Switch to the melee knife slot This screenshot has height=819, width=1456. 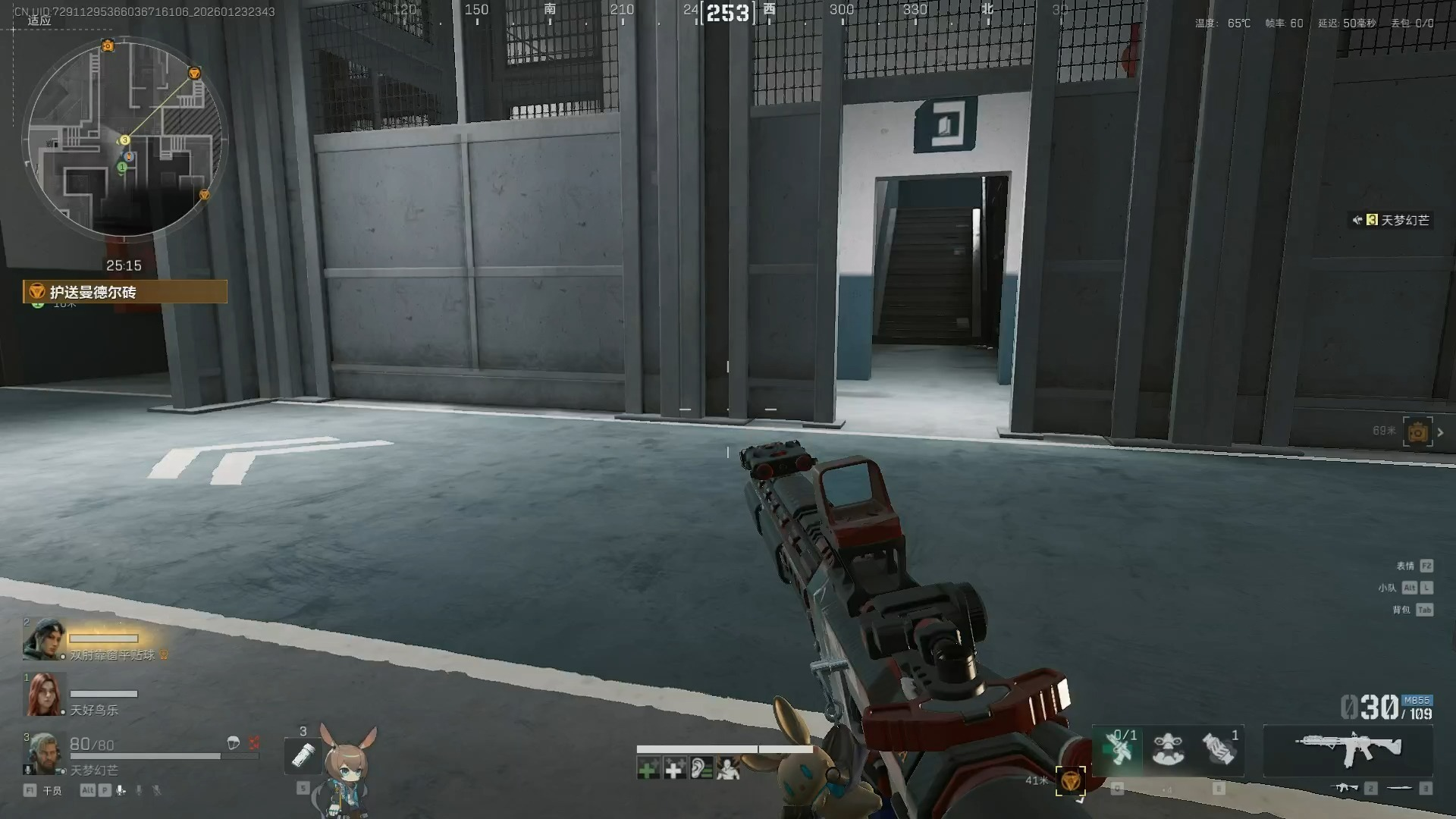(x=1400, y=789)
